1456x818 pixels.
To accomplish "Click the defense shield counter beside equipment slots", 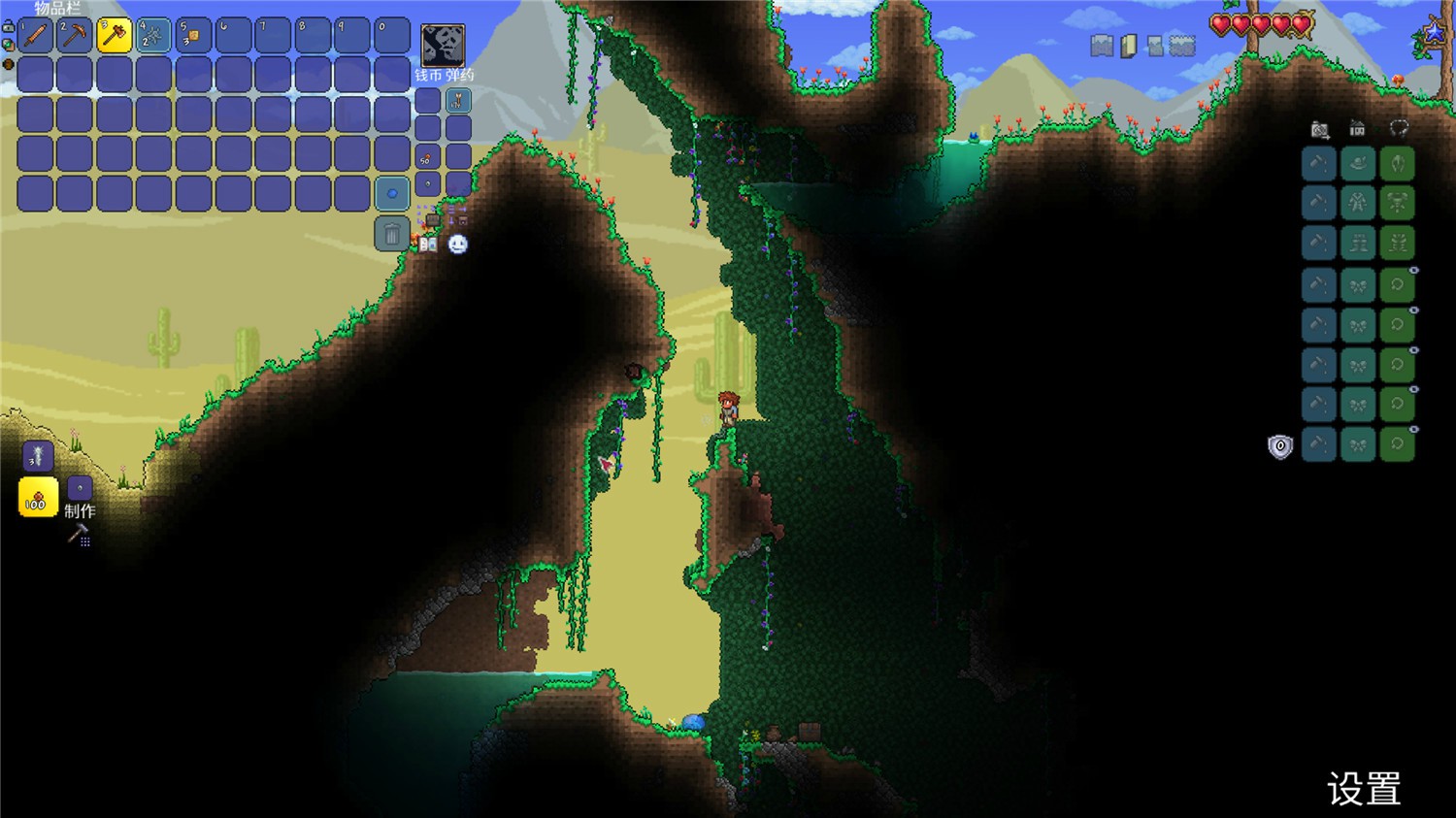I will (x=1279, y=446).
